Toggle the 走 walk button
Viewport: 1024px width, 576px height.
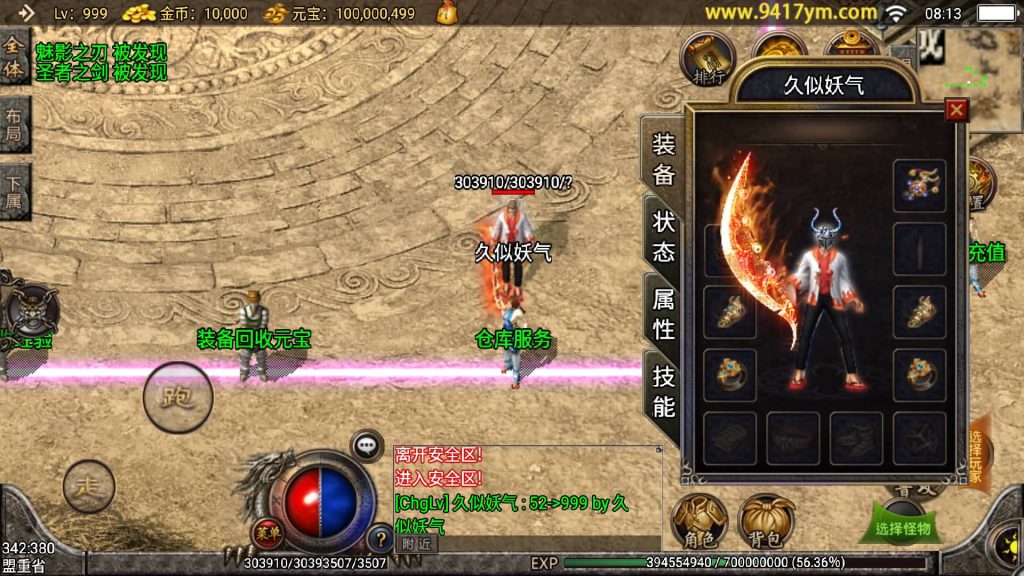pos(89,487)
